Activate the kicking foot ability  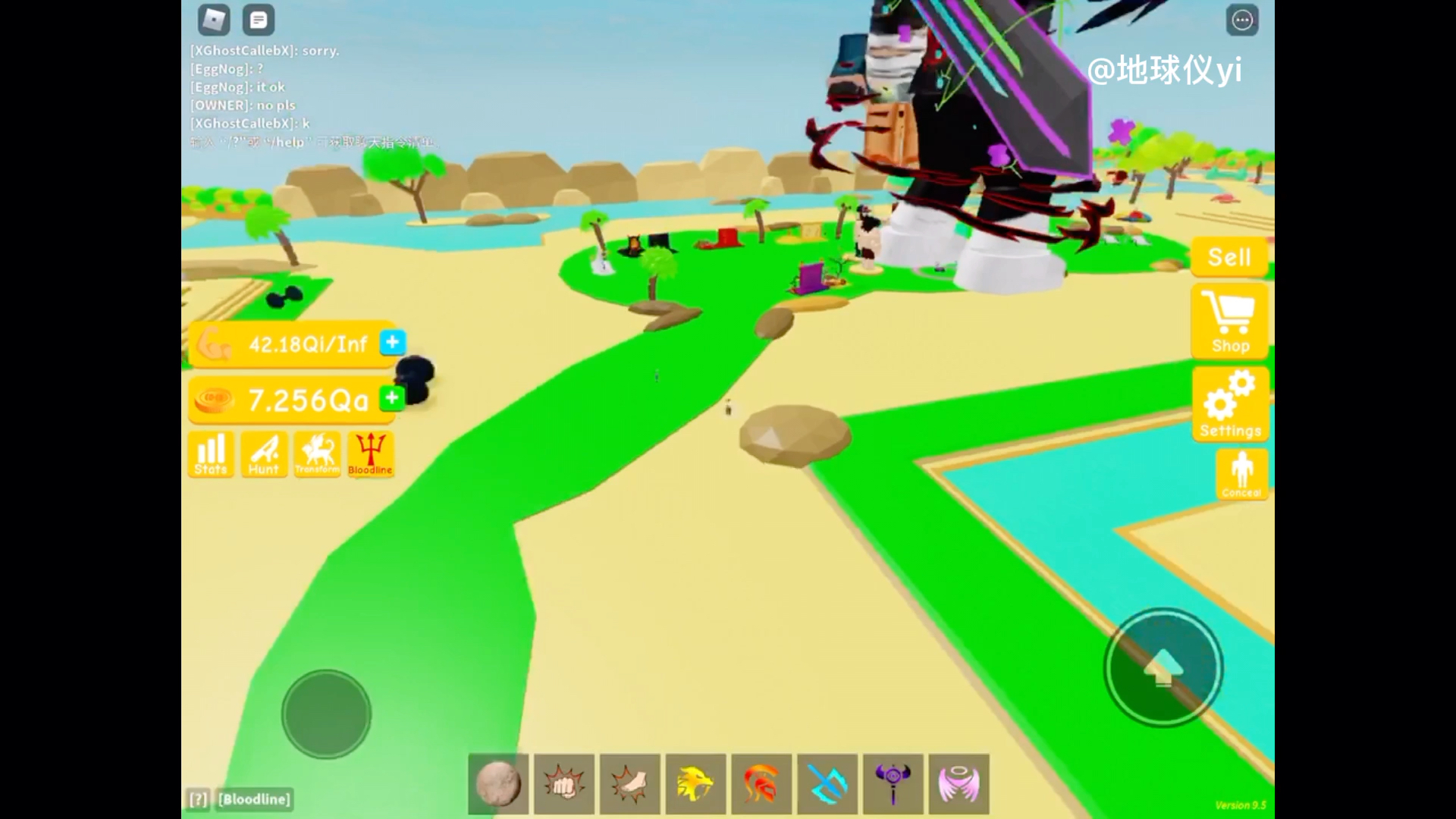tap(629, 785)
